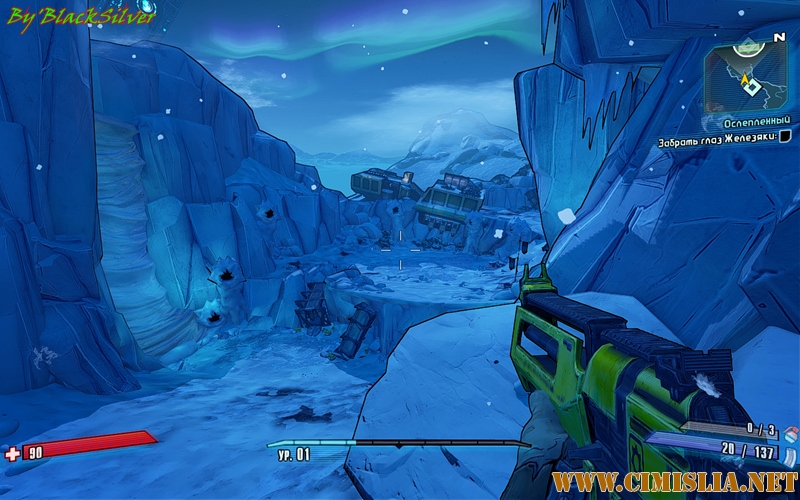Click the red cross health icon
Screen dimensions: 800x500
point(12,453)
